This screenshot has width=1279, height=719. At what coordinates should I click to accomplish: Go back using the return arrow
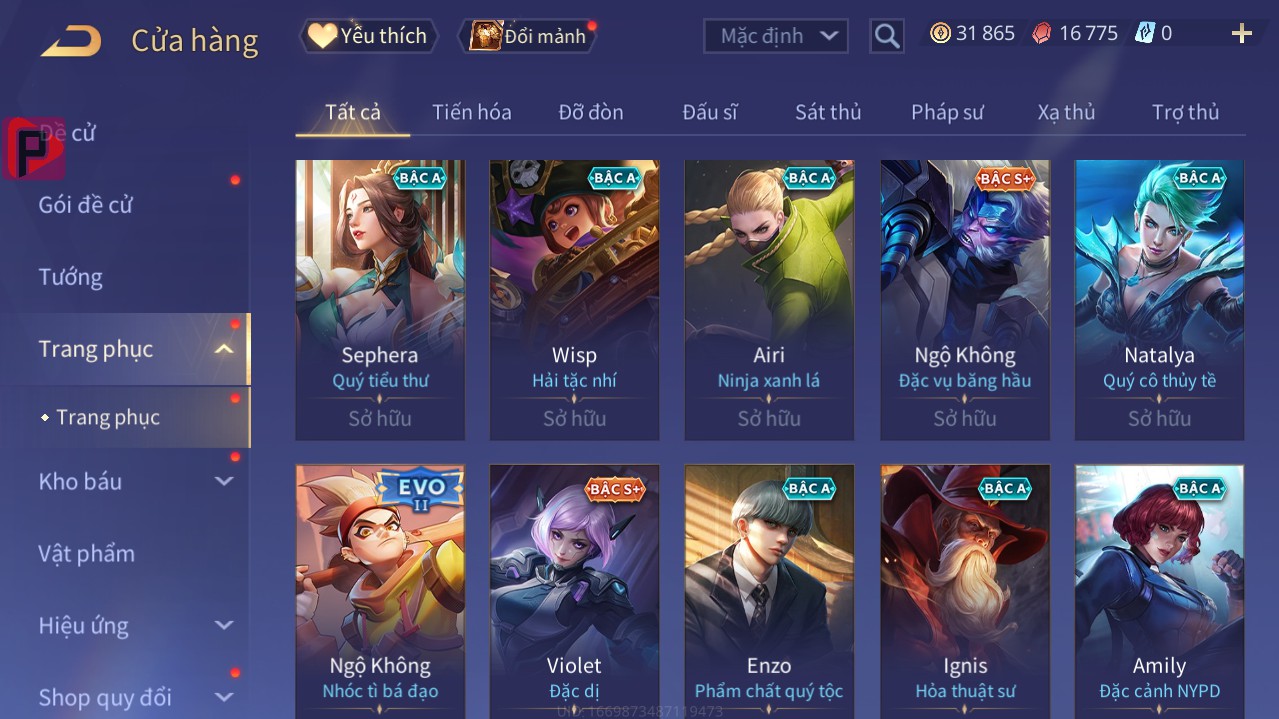coord(71,40)
